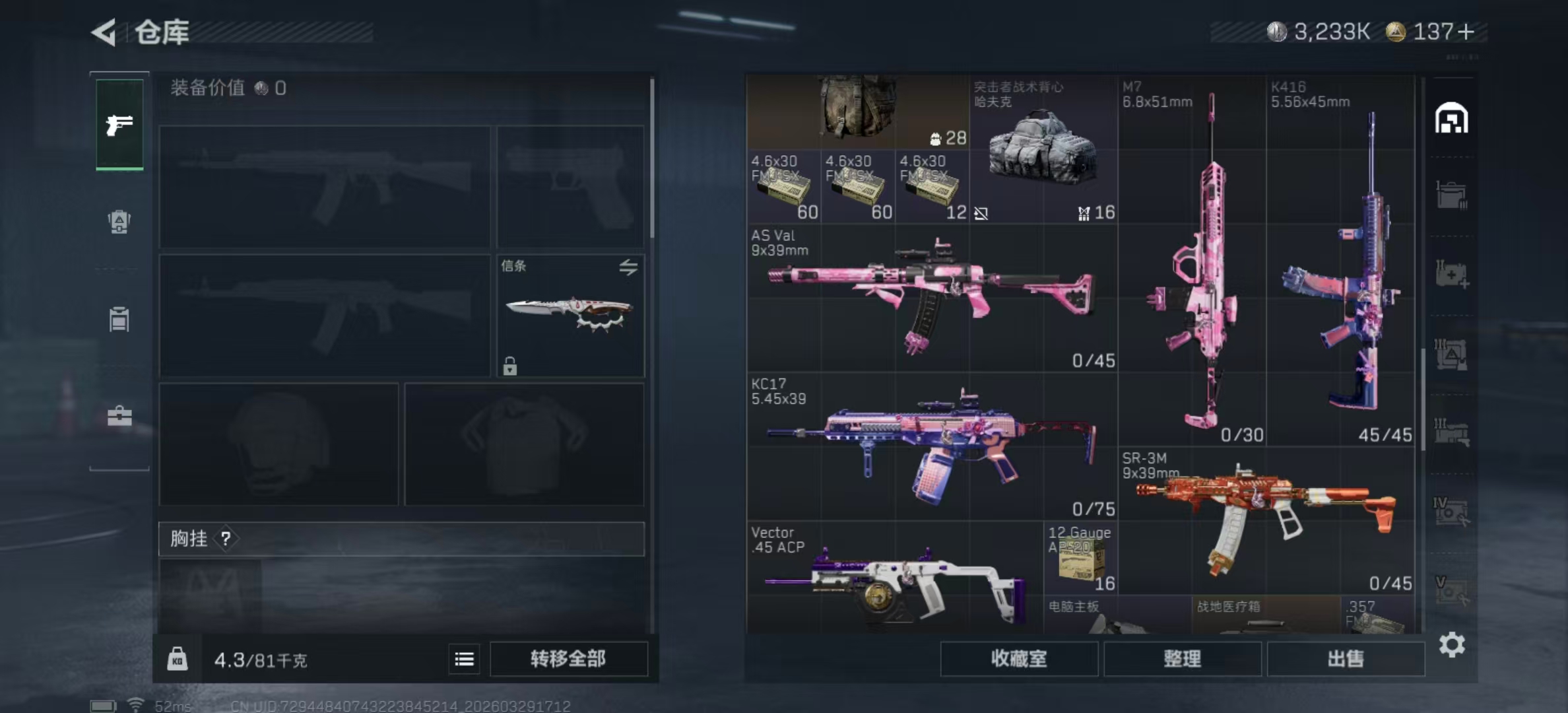The image size is (1568, 713).
Task: Choose the equipped 信条 knife slot
Action: coord(570,316)
